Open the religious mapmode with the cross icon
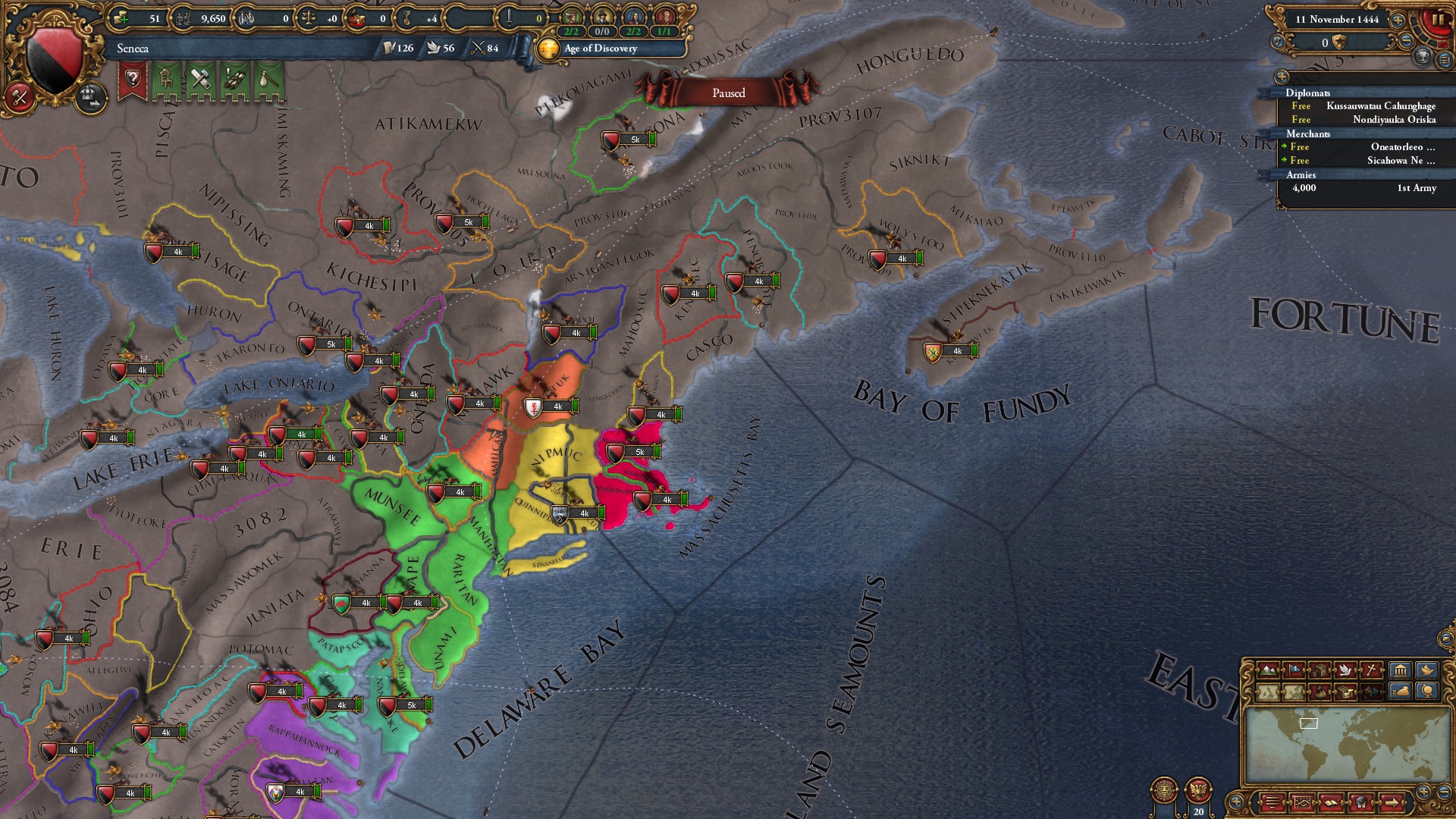Image resolution: width=1456 pixels, height=819 pixels. coord(1371,669)
